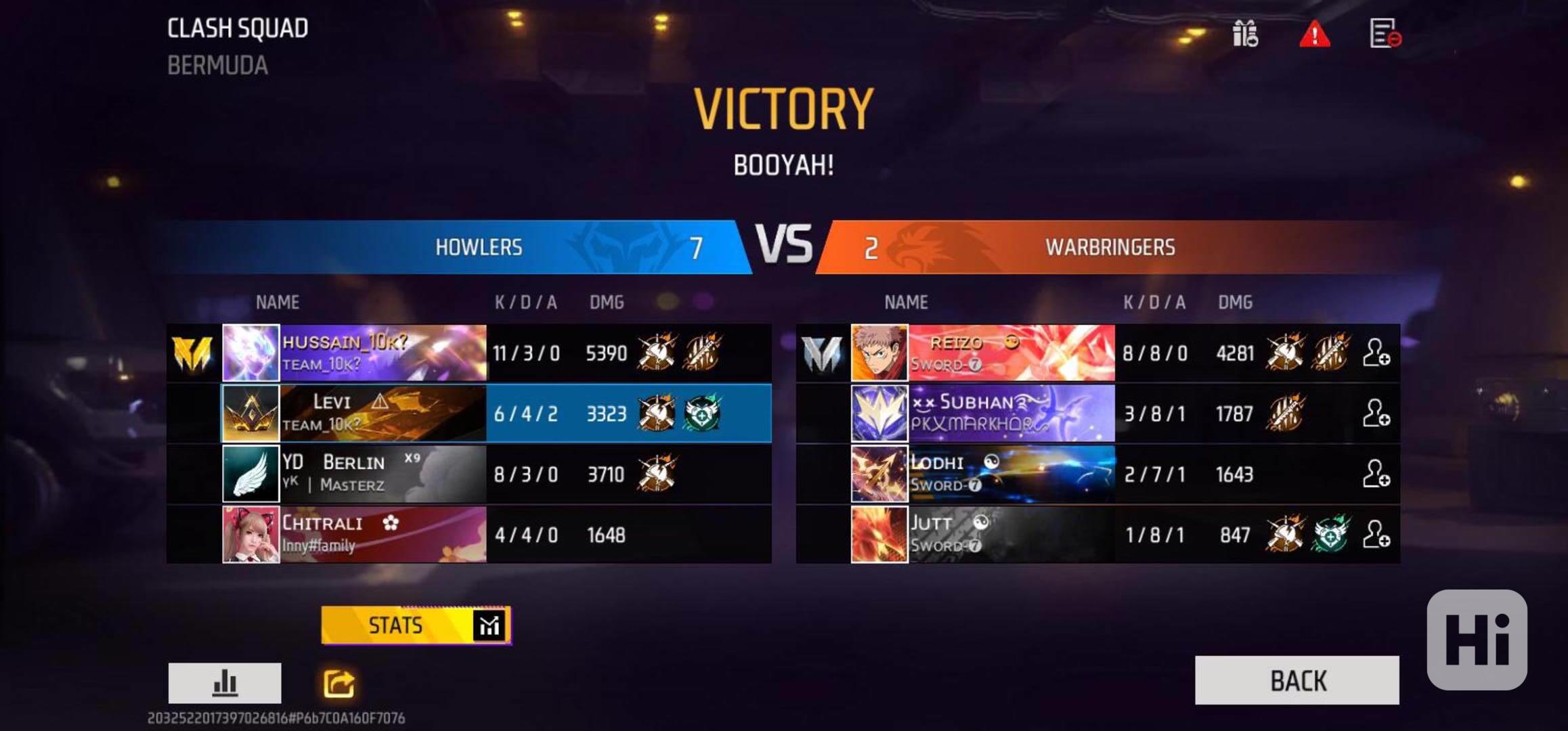Report a player with red warning icon
Image resolution: width=1568 pixels, height=731 pixels.
tap(1314, 34)
